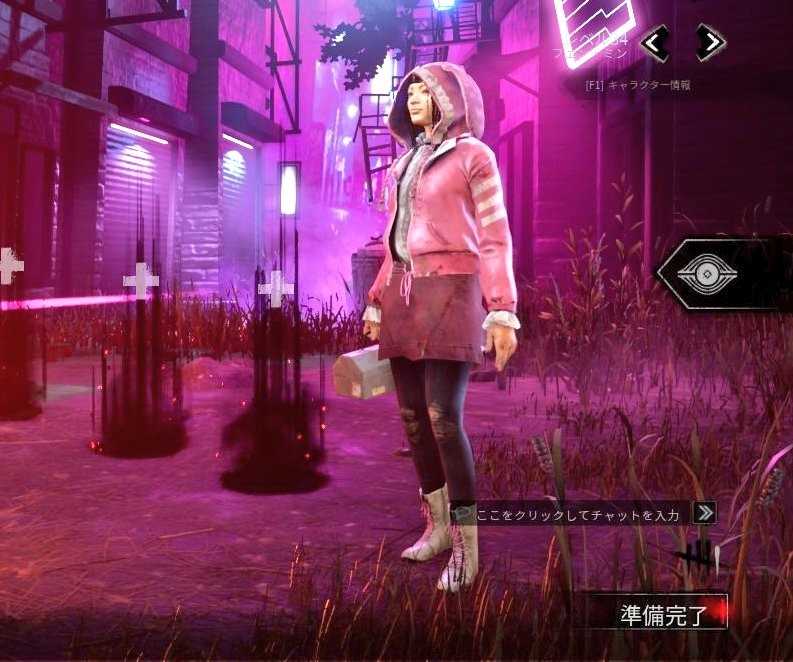Switch to the previous character with left arrow
This screenshot has width=793, height=662.
pos(655,43)
